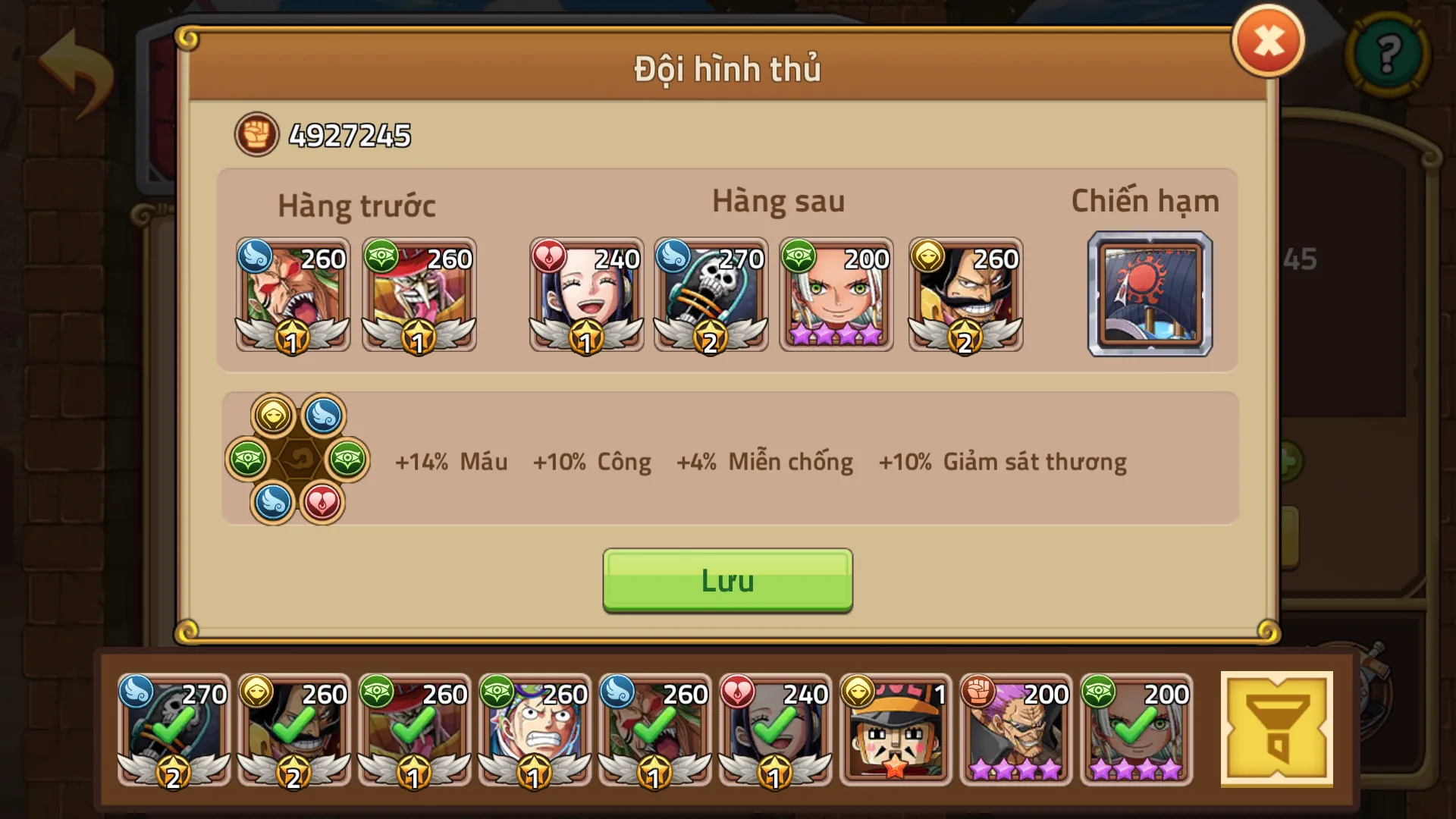Select Robin's portrait in the Hàng sau row

click(x=586, y=294)
